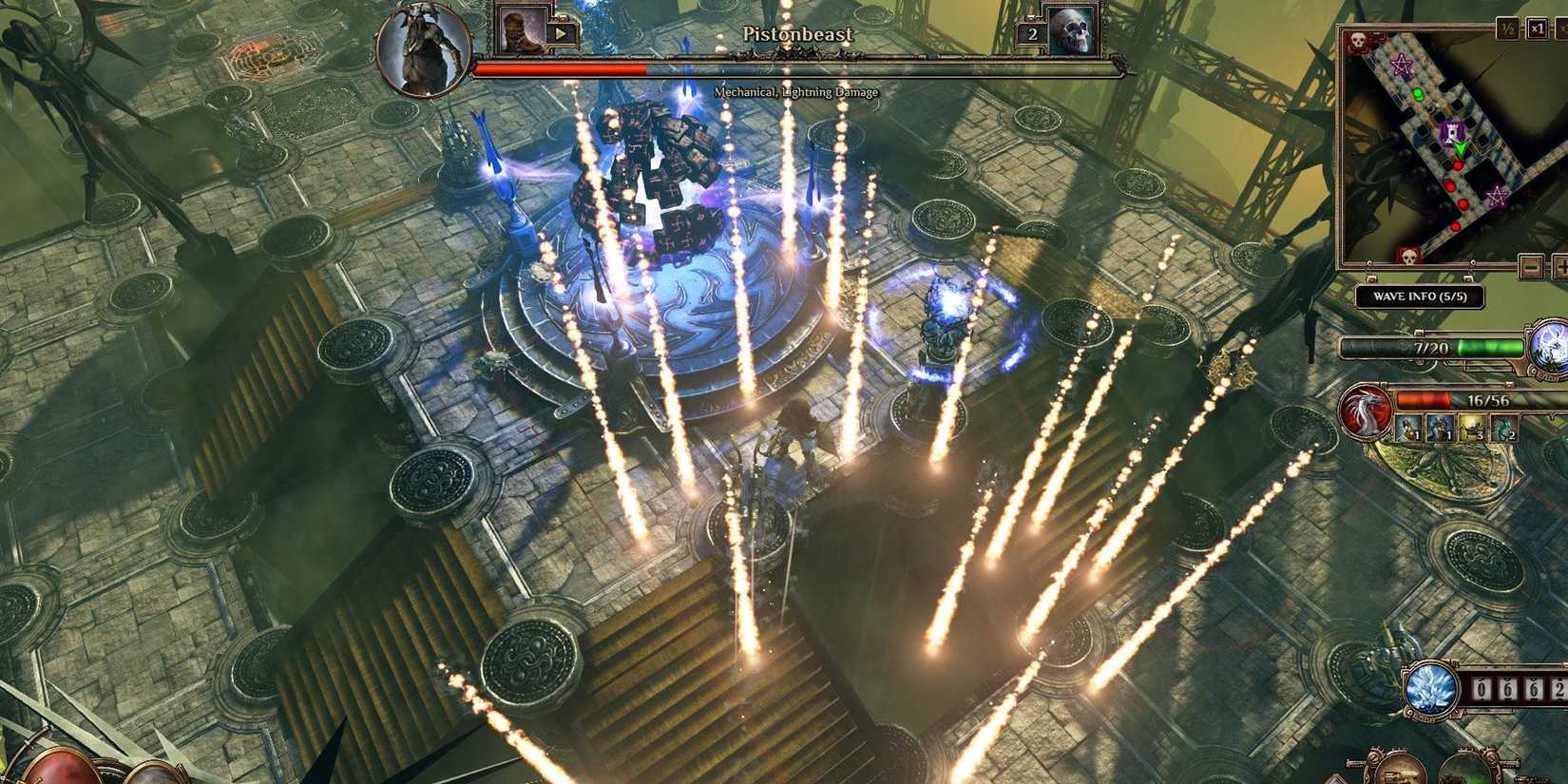
Task: Click the minus zoom button below the minimap
Action: point(1533,266)
